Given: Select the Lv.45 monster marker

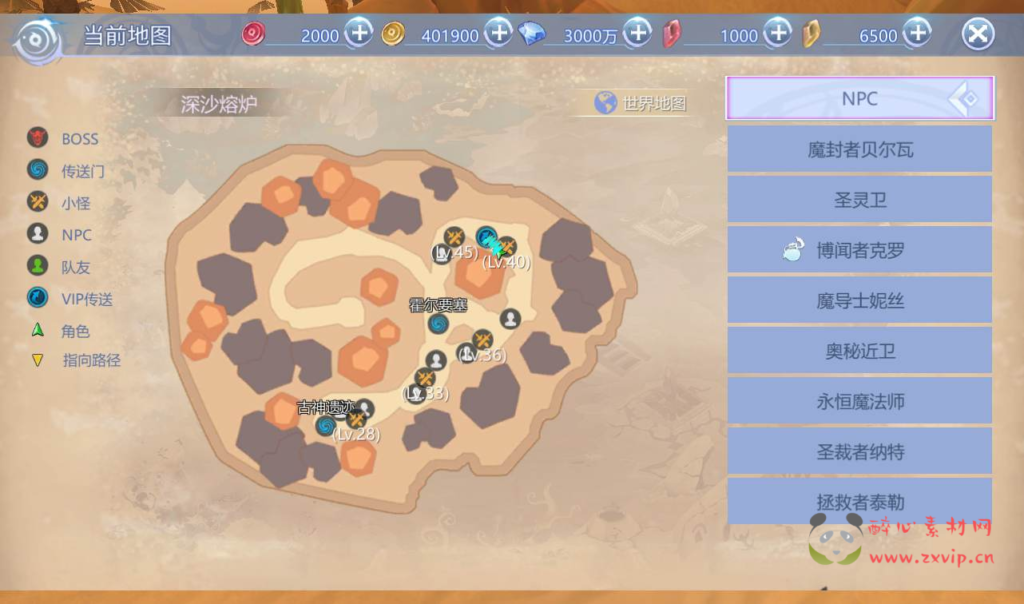Looking at the screenshot, I should coord(454,238).
